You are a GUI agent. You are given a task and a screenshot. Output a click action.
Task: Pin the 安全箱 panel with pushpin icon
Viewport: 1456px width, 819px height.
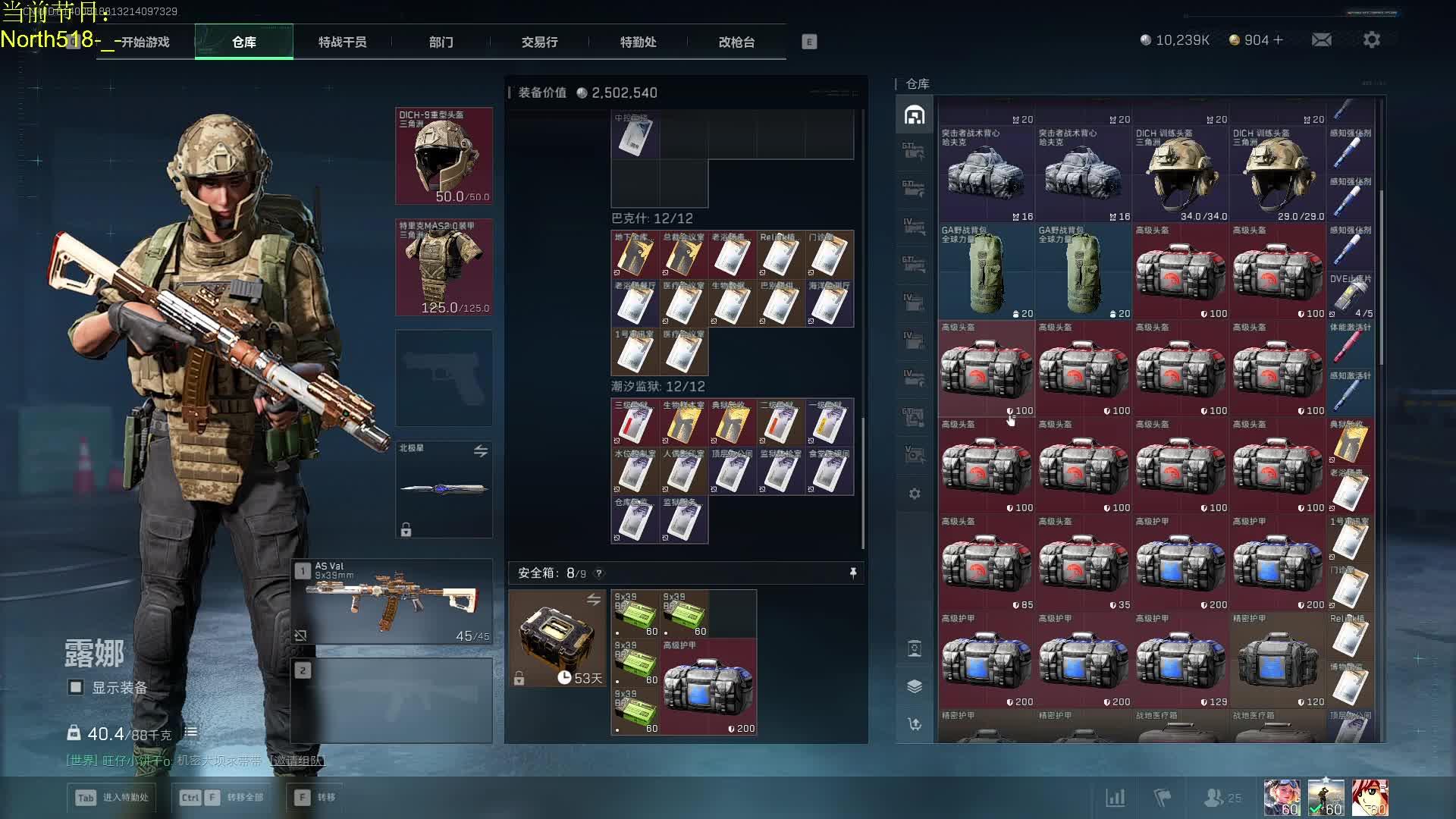(x=853, y=573)
